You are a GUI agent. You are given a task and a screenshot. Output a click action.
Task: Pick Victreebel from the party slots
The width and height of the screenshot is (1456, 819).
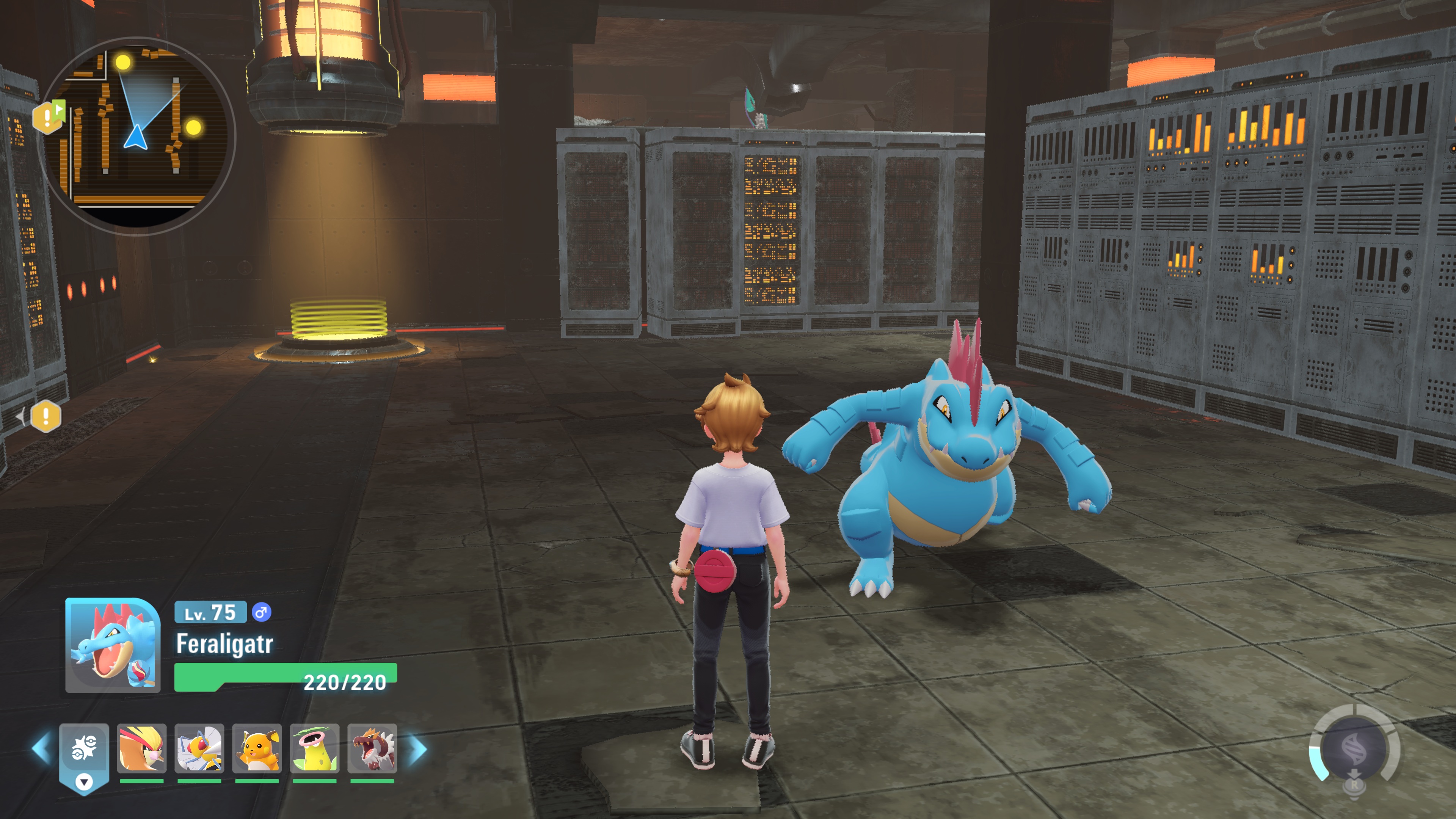(x=315, y=749)
